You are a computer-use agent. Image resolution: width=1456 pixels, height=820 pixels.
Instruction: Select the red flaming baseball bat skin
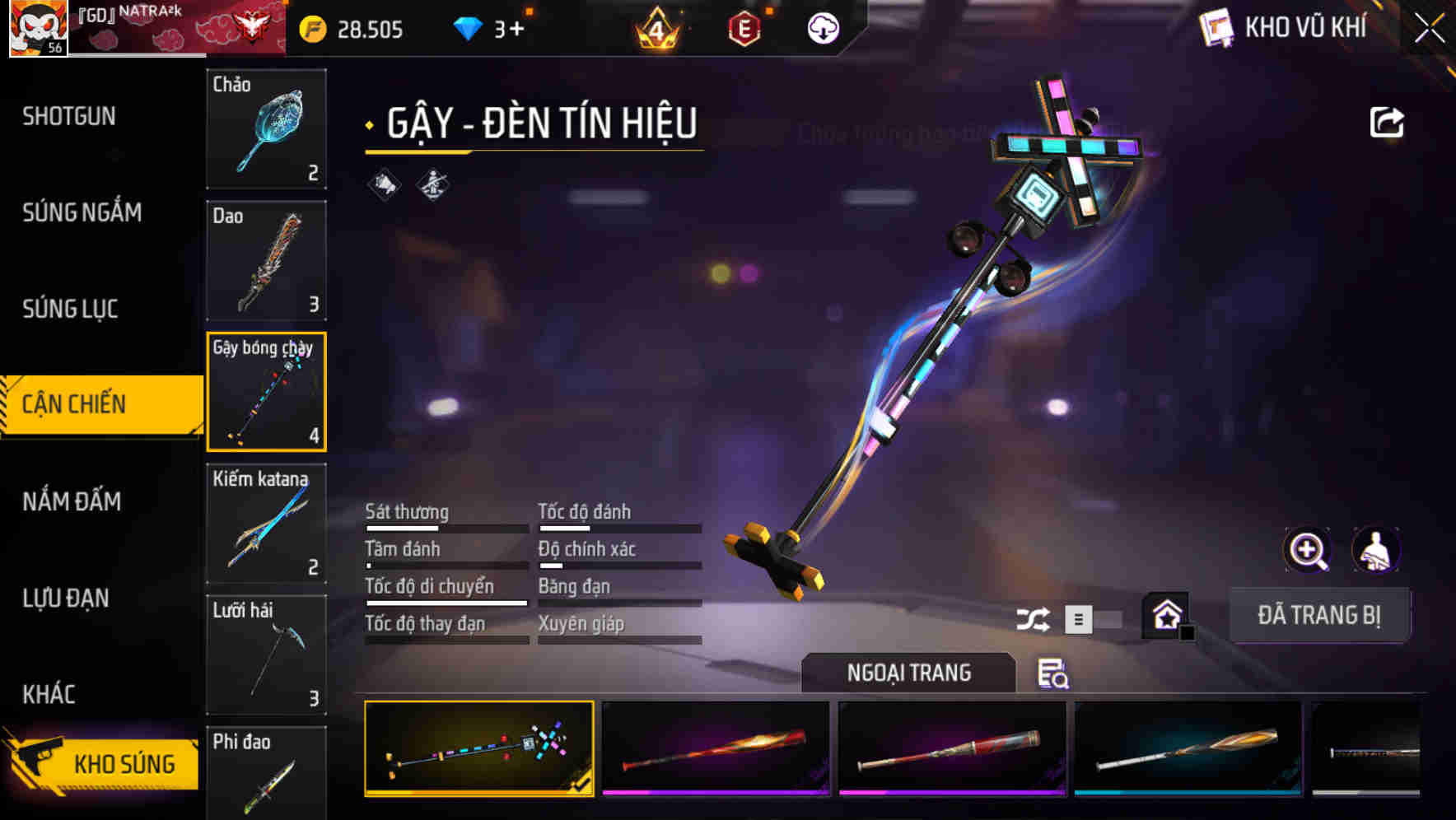[x=715, y=748]
